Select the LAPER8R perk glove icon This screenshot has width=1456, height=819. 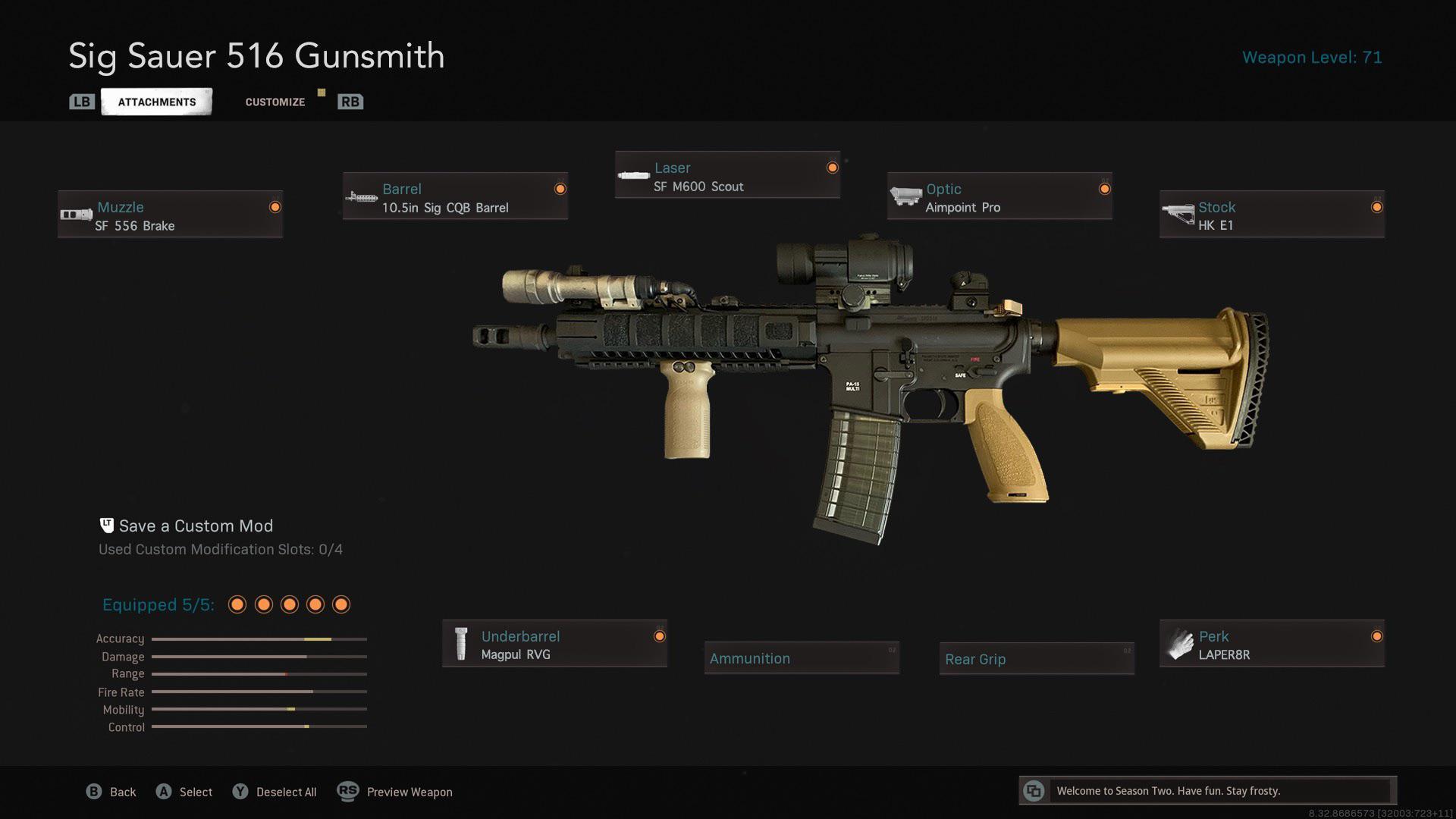click(1178, 643)
